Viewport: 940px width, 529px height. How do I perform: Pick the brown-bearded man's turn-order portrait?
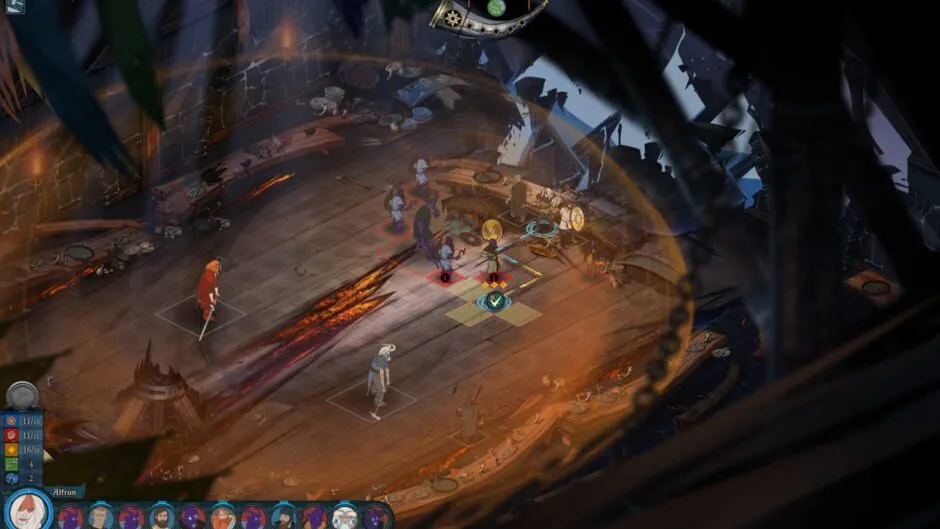[x=161, y=517]
